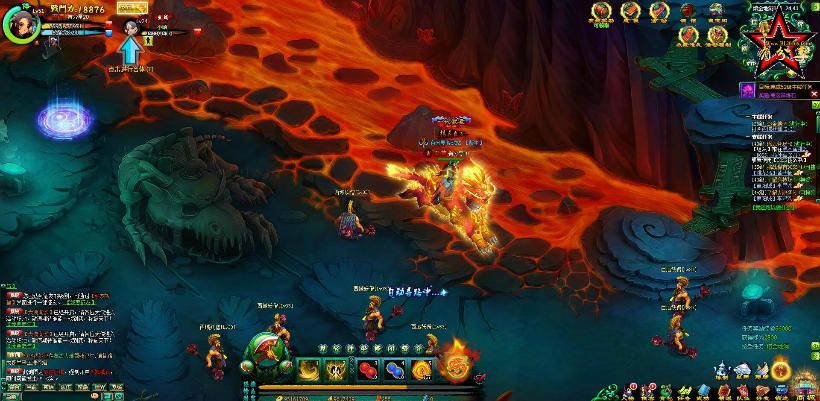Use the golden twin-claw skill
Image resolution: width=820 pixels, height=401 pixels.
click(337, 369)
